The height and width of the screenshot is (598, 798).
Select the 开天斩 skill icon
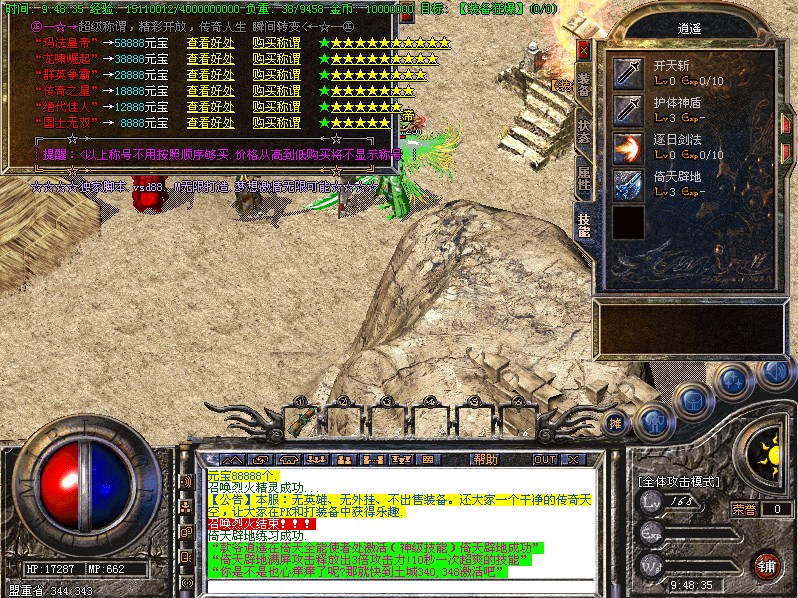tap(628, 72)
